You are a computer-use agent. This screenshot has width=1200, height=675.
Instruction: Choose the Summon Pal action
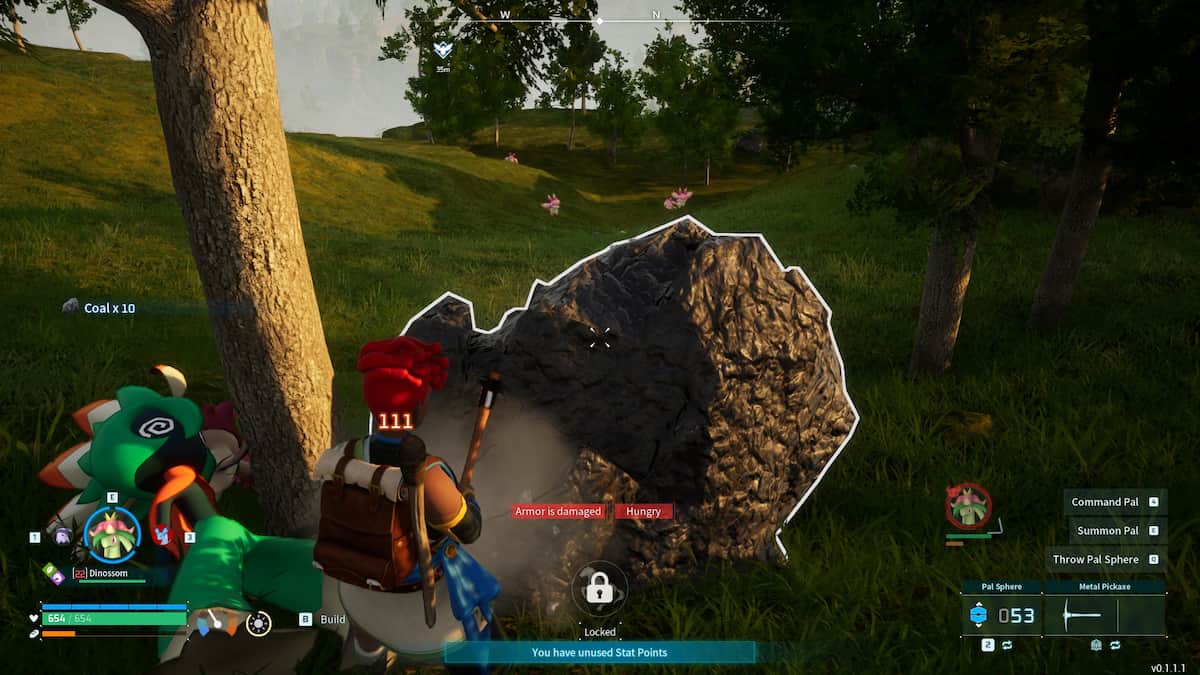pos(1107,531)
